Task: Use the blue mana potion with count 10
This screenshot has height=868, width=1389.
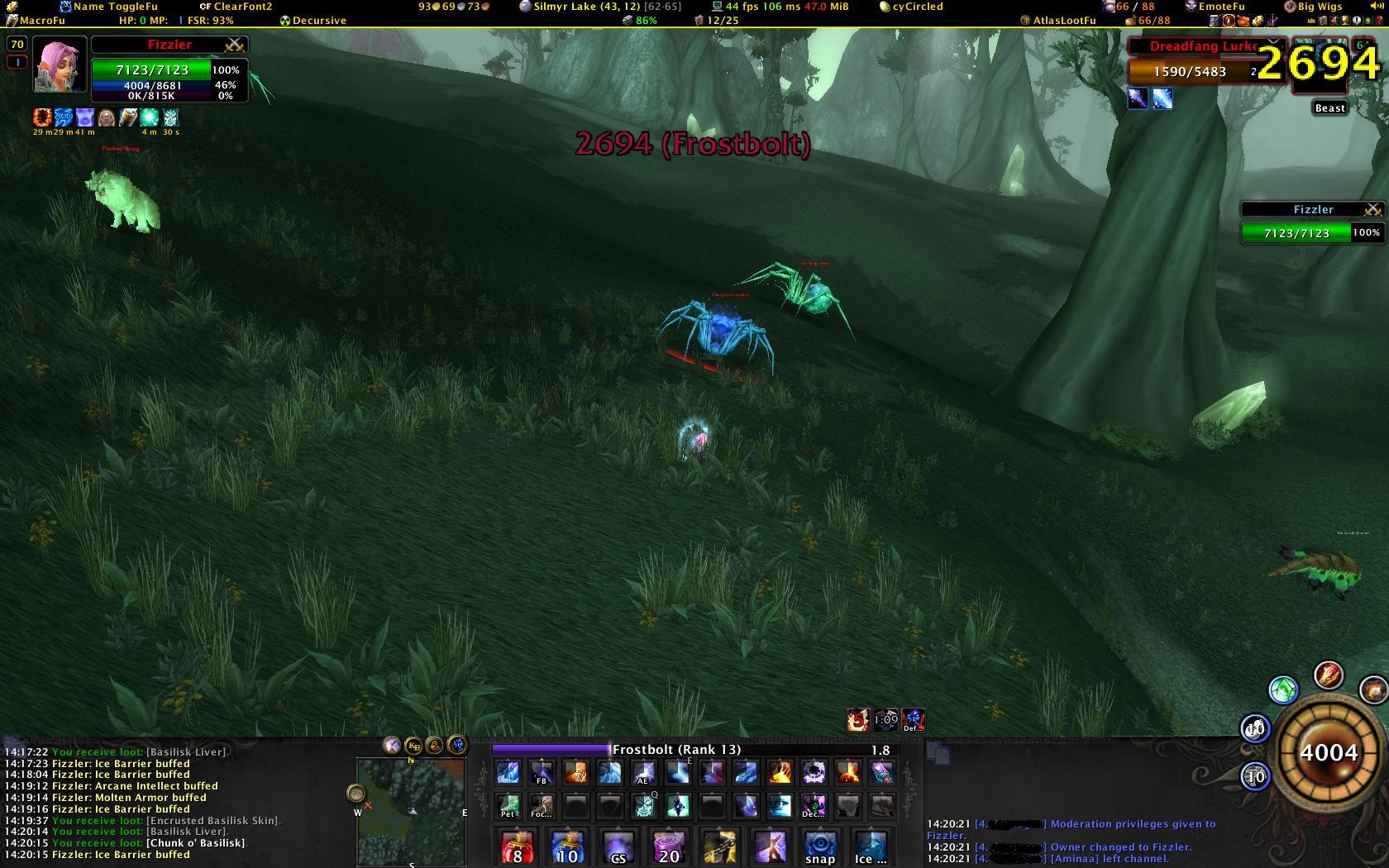Action: click(568, 847)
